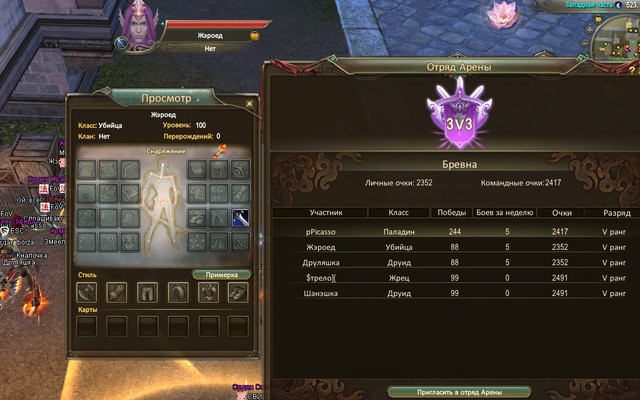The height and width of the screenshot is (400, 640).
Task: Click the gold icon on target frame
Action: [254, 34]
